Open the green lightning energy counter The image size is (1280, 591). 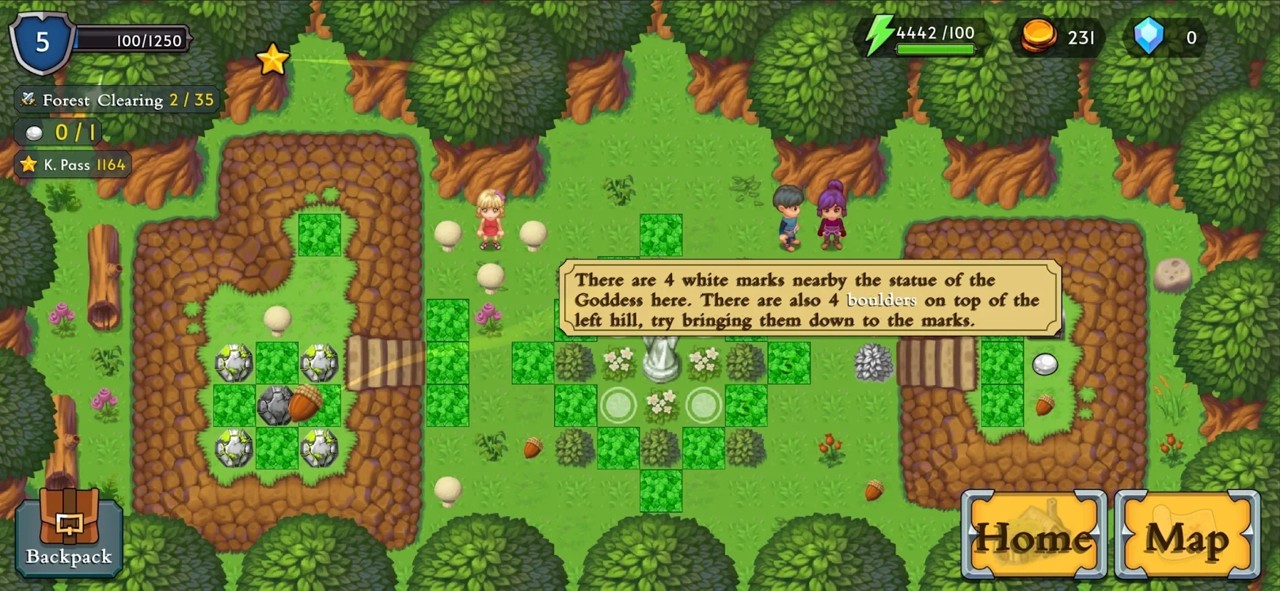tap(922, 37)
